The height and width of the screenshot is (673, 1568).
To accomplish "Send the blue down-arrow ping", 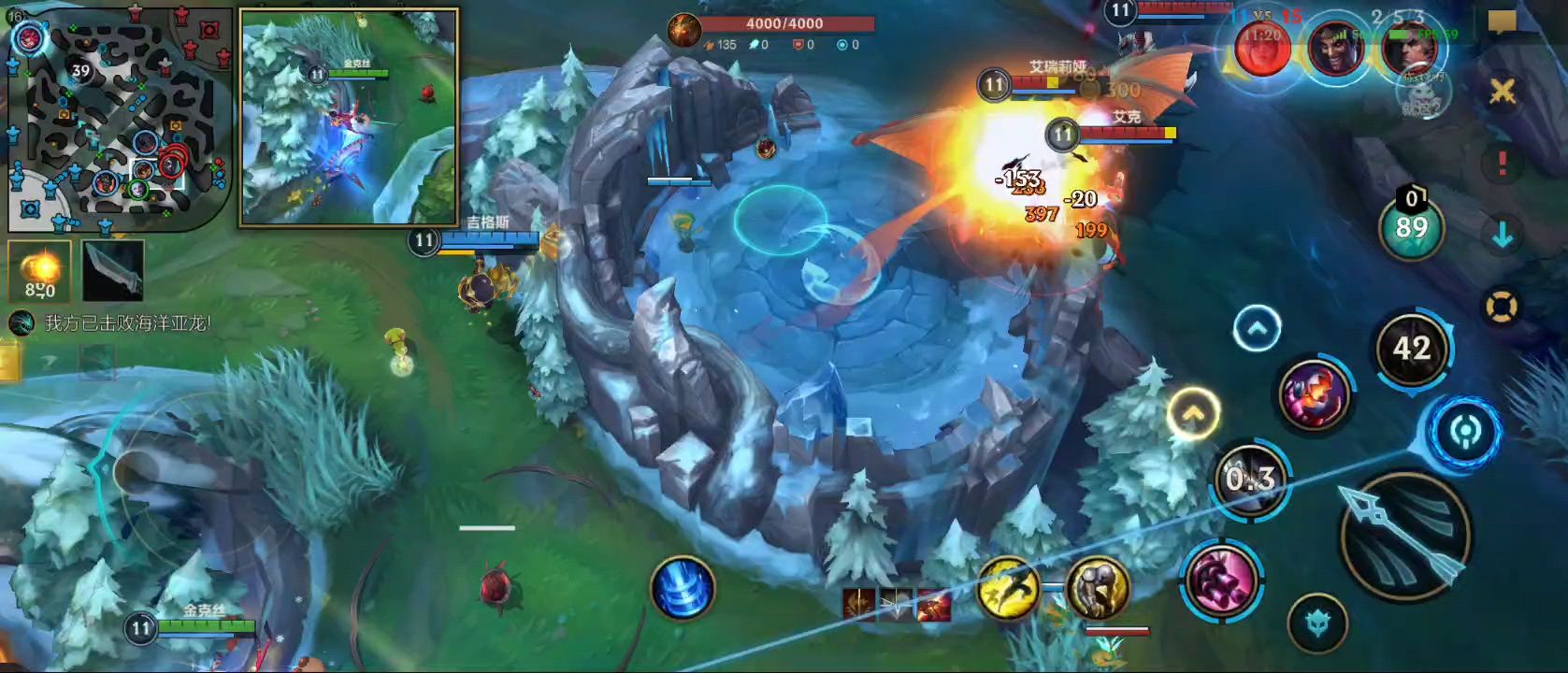I will click(x=1502, y=236).
